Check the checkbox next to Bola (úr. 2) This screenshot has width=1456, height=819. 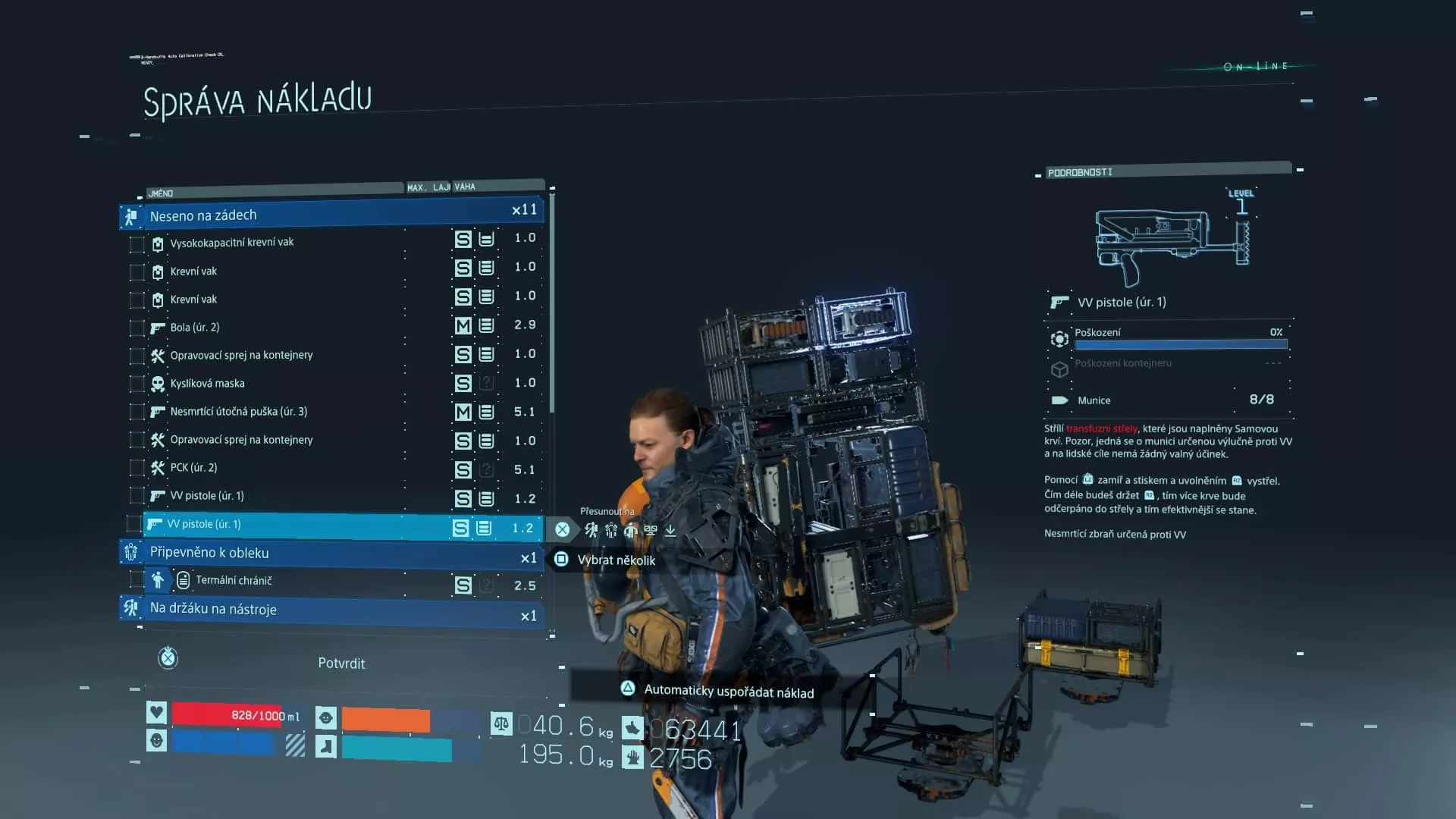(136, 327)
